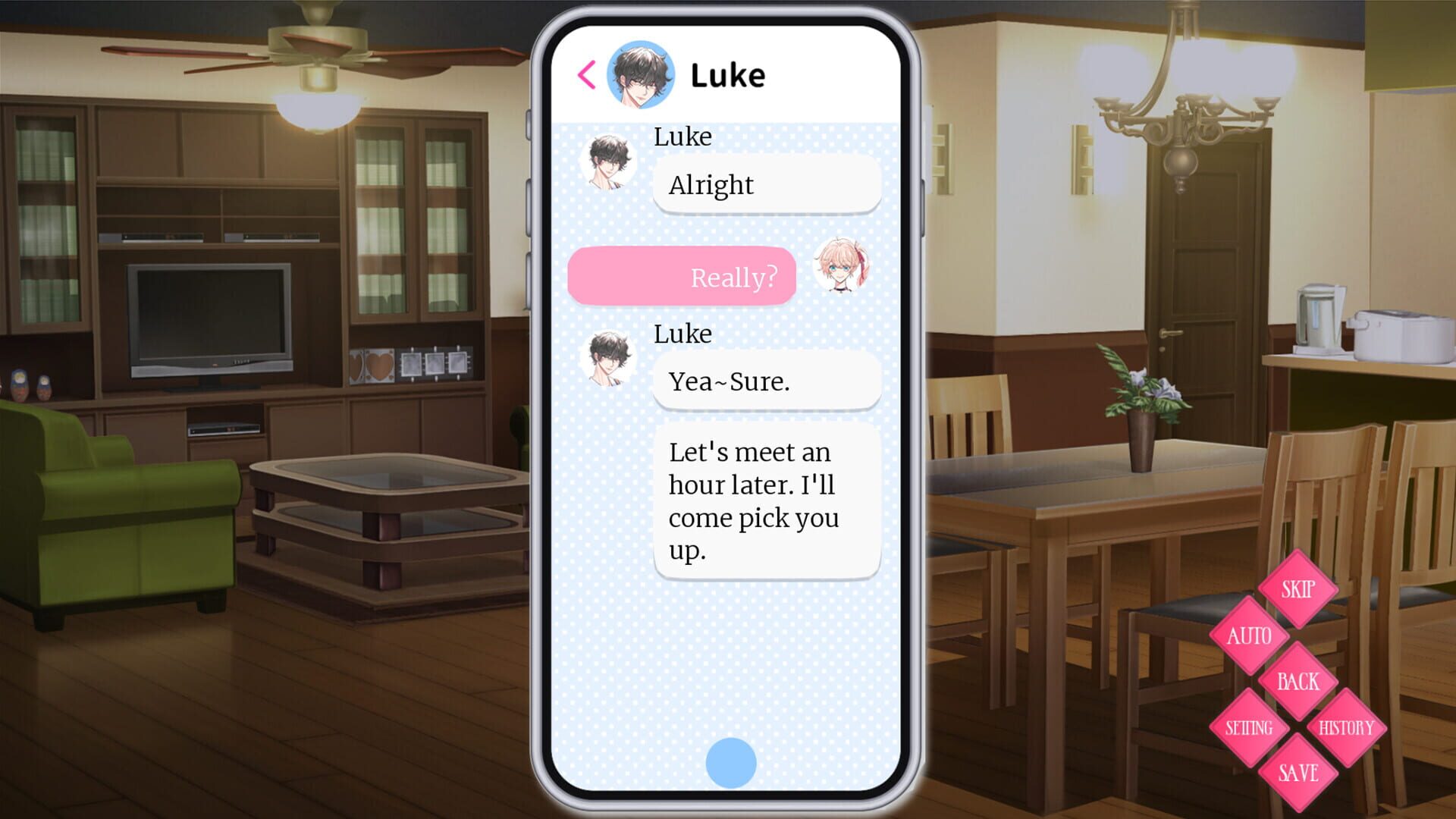Viewport: 1456px width, 819px height.
Task: Click the pink 'Really?' message bubble
Action: point(681,276)
